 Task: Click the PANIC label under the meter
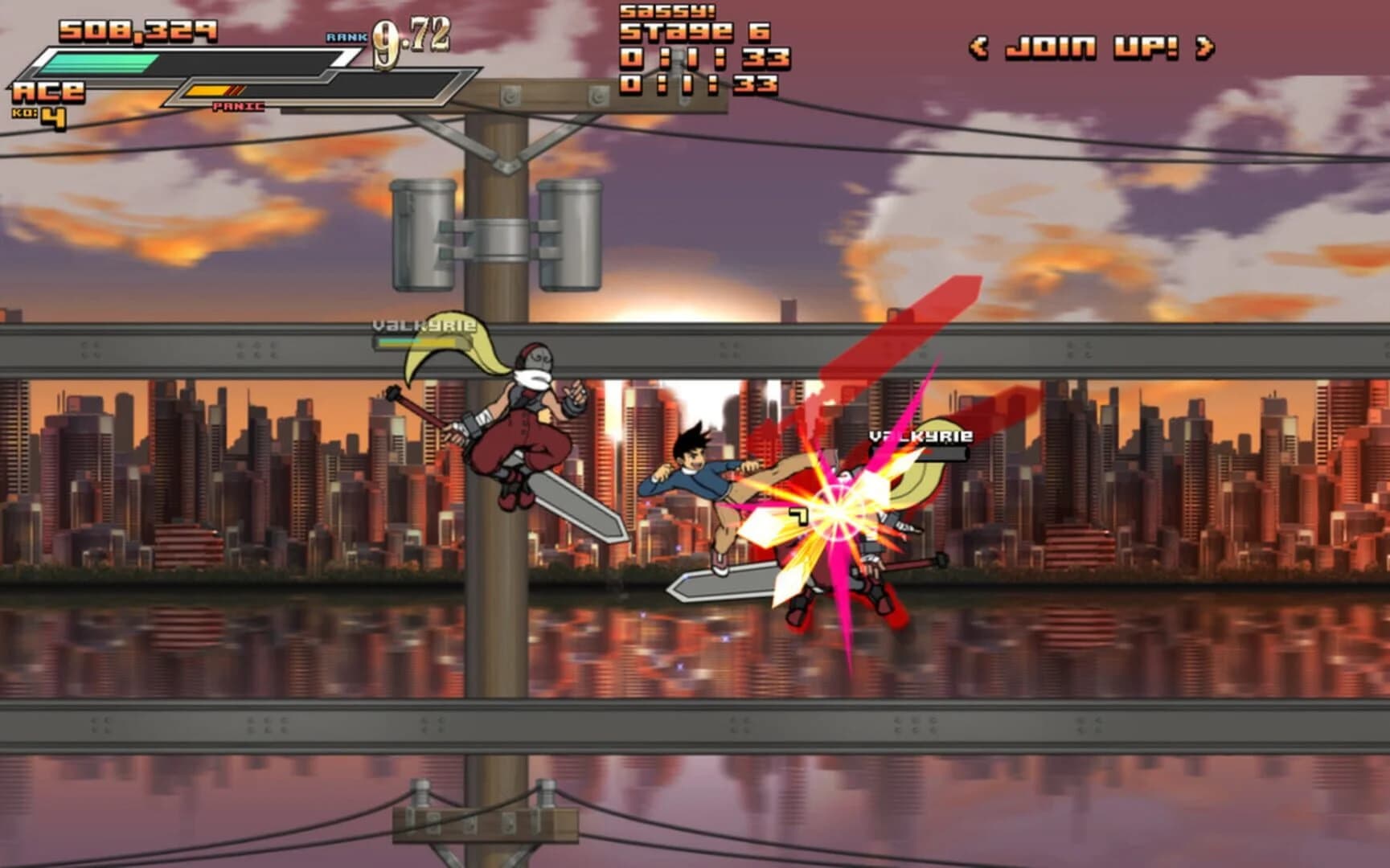point(239,105)
